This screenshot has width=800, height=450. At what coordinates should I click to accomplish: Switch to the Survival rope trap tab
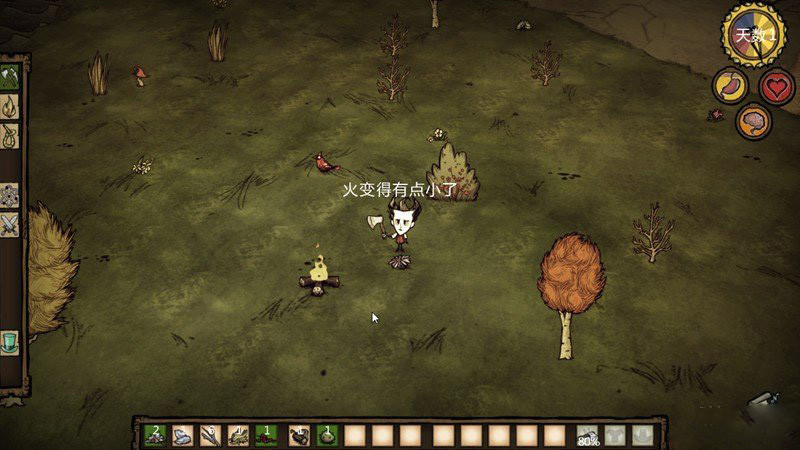click(x=11, y=134)
